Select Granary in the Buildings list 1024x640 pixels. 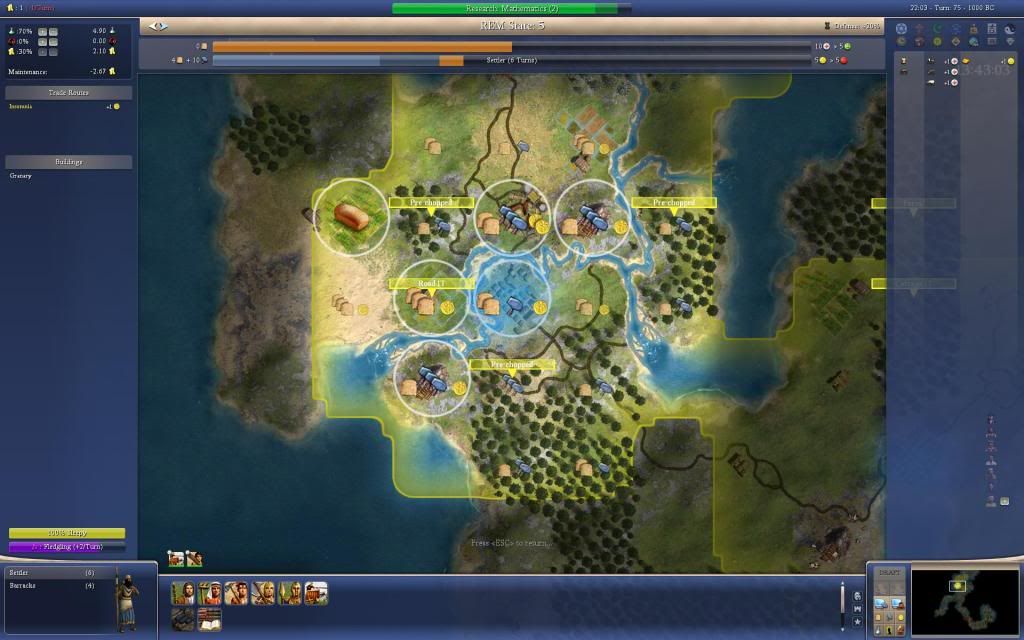pos(21,176)
